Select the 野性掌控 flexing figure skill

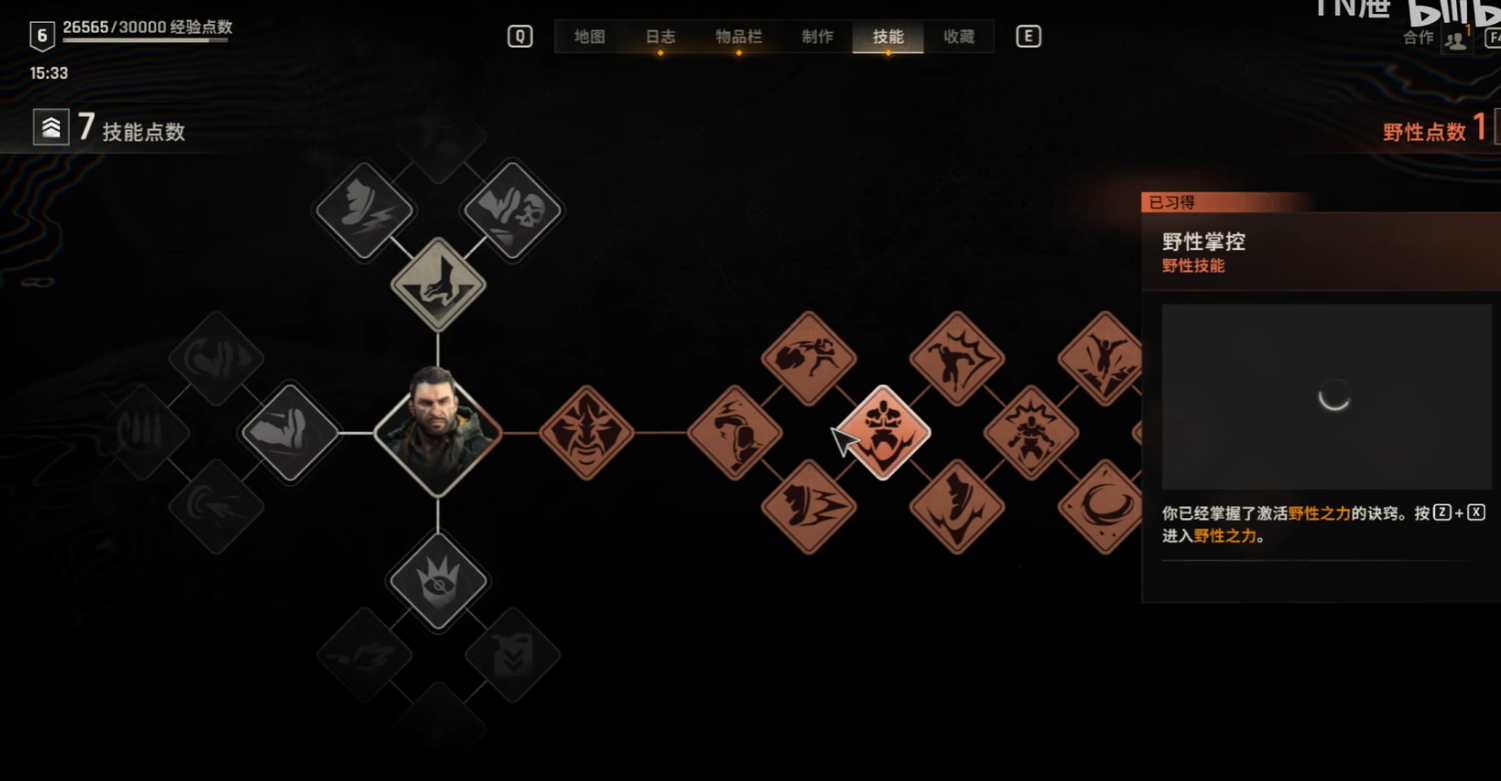point(883,433)
